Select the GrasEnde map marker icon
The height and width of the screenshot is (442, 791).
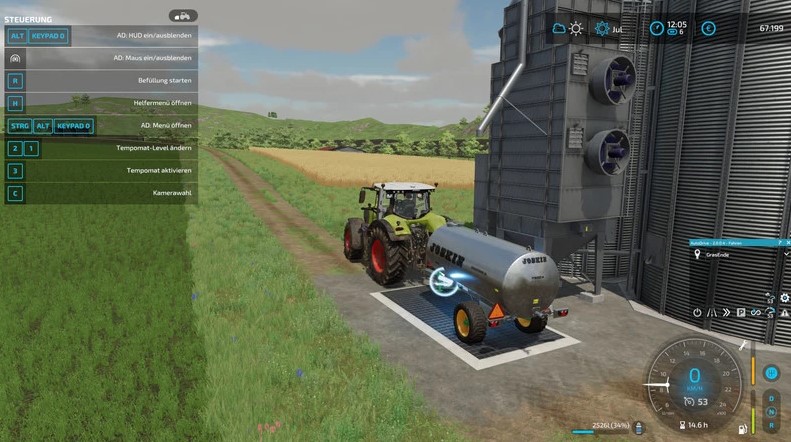[698, 254]
